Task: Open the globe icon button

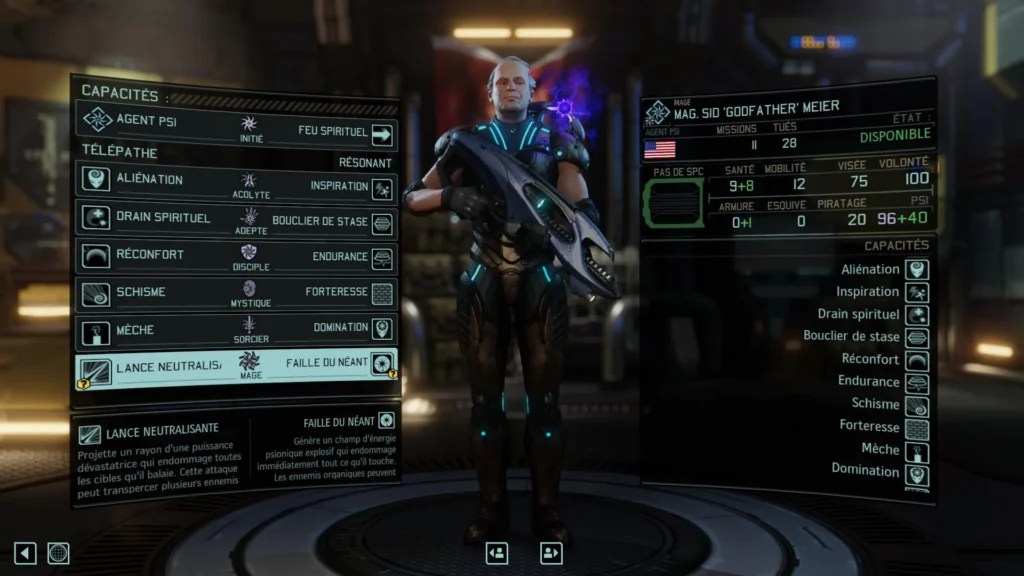Action: (x=58, y=552)
